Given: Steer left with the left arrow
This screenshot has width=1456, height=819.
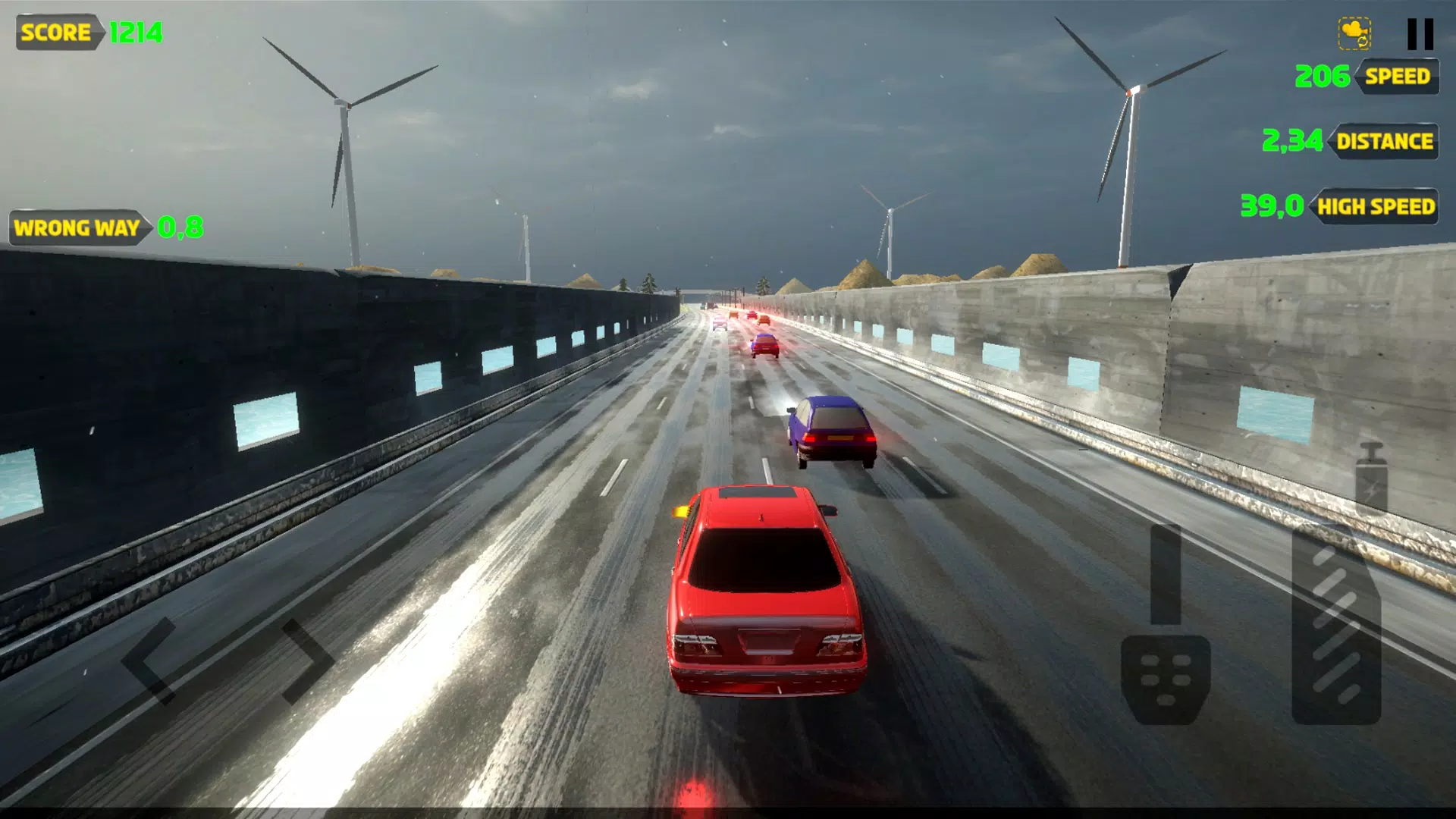Looking at the screenshot, I should click(149, 661).
